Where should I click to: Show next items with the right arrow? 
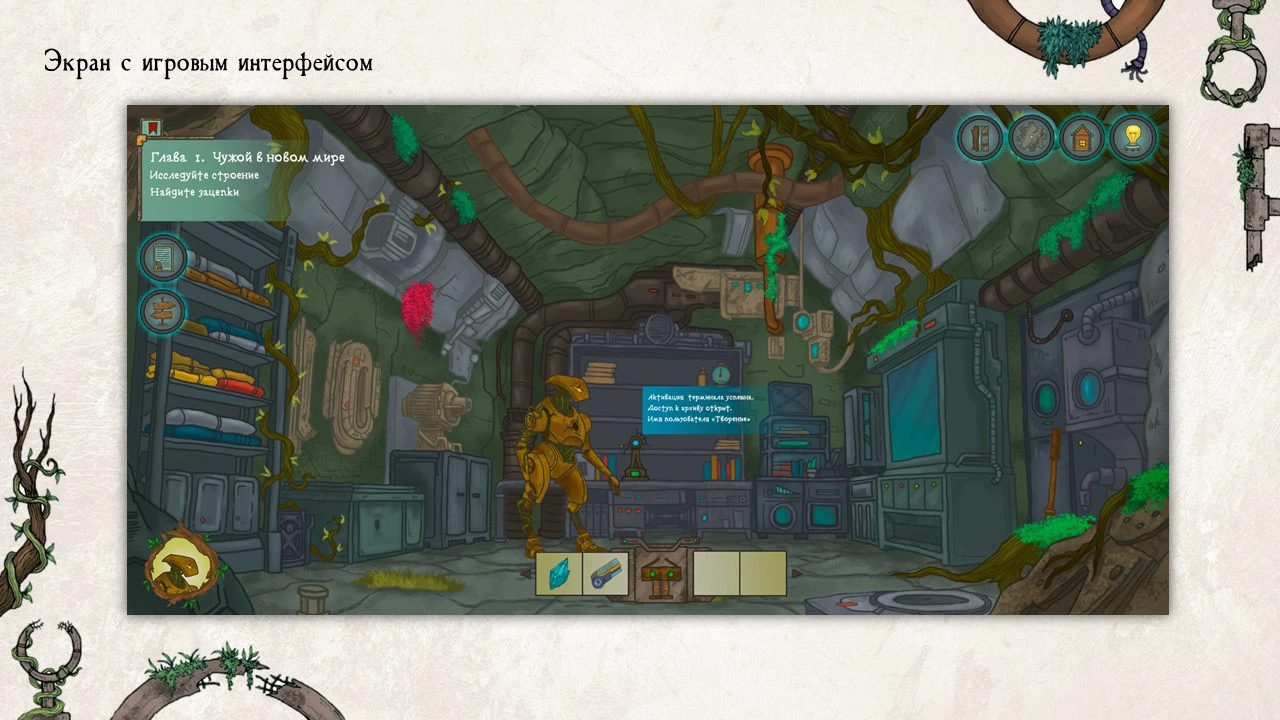[797, 574]
